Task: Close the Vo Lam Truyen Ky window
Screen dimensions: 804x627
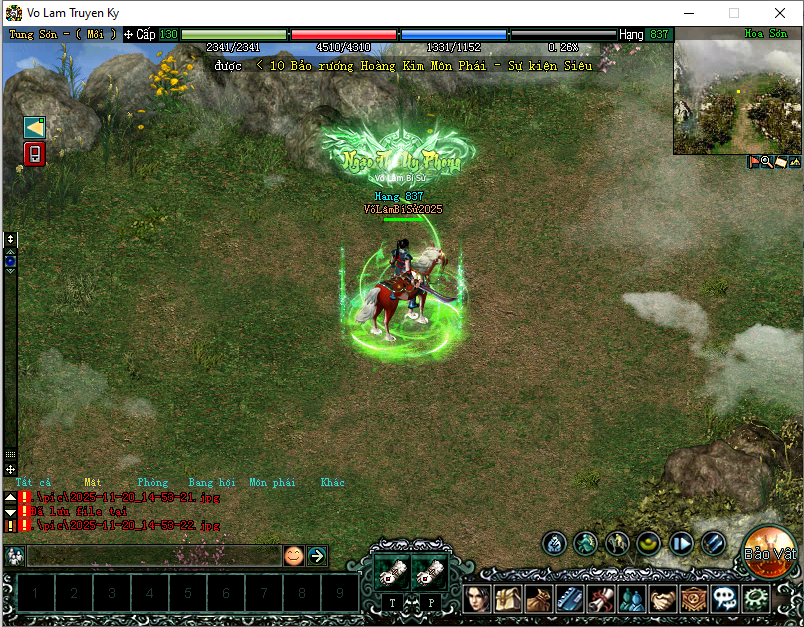Action: pyautogui.click(x=780, y=13)
